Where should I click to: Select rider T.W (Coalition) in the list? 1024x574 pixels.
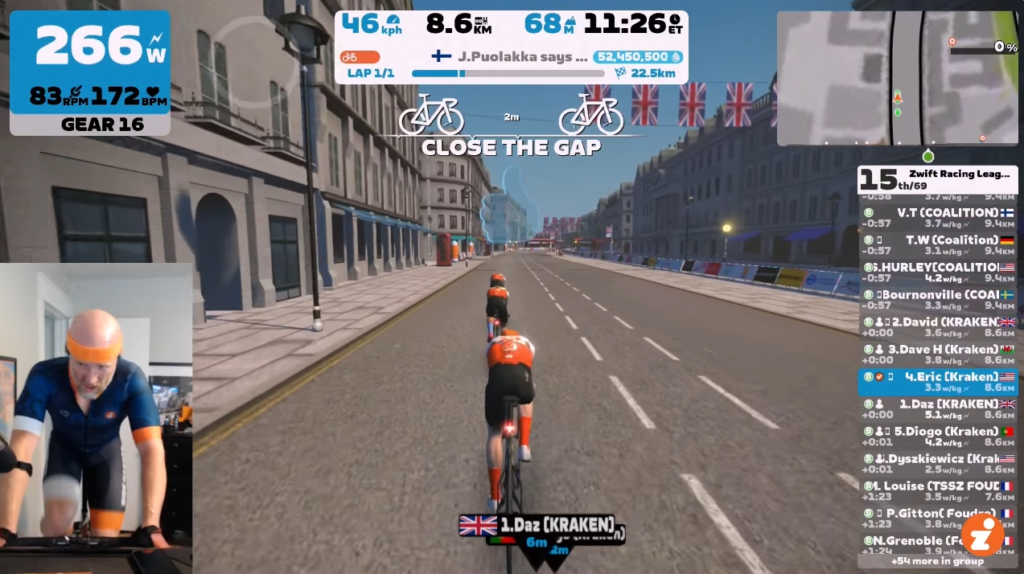point(937,245)
